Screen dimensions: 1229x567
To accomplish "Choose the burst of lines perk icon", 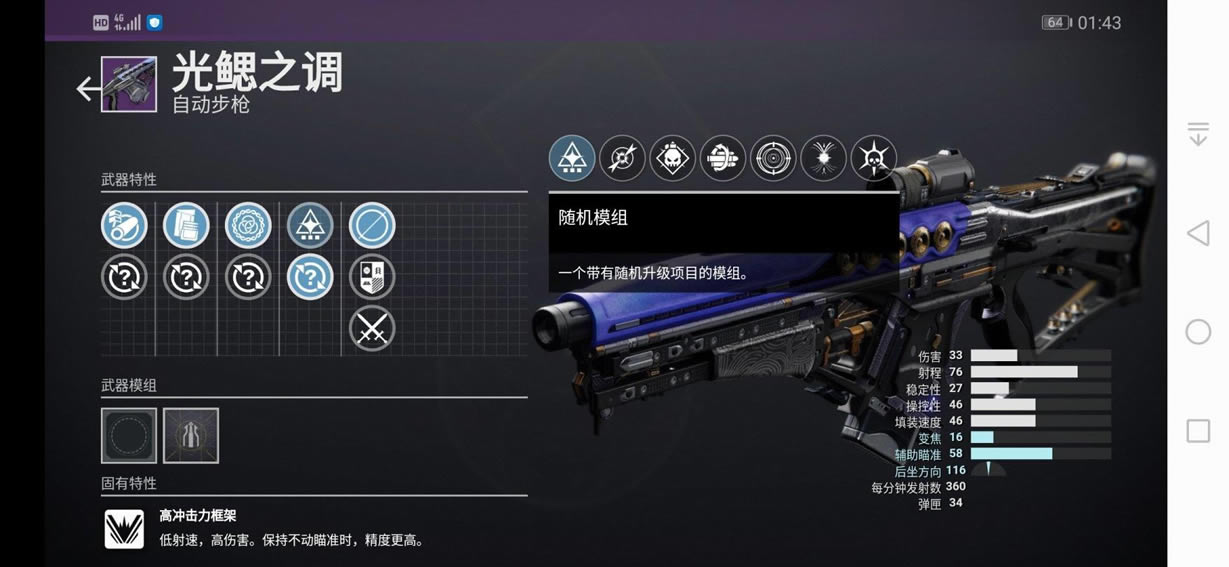I will point(823,158).
